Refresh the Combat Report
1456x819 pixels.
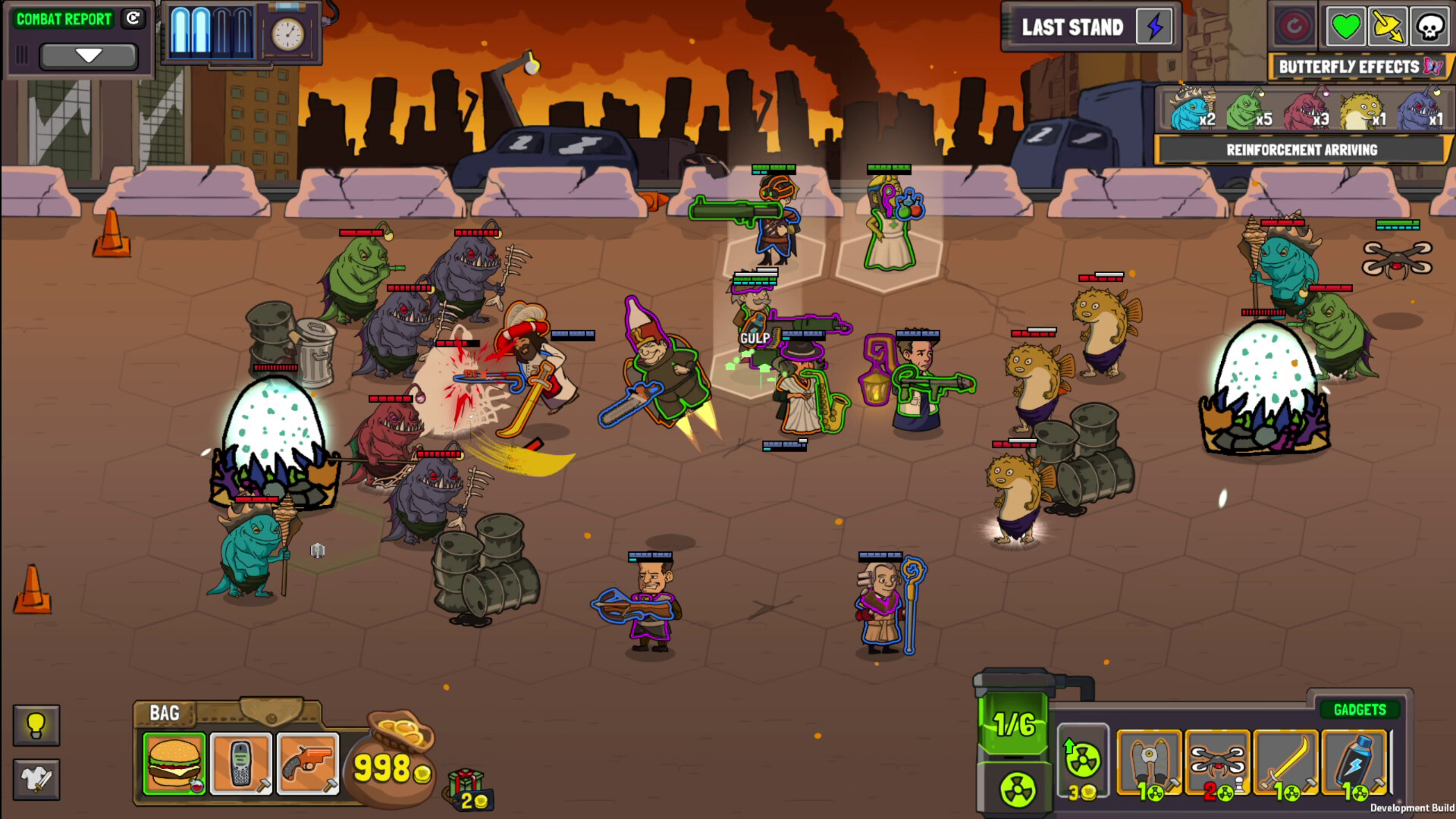tap(133, 19)
